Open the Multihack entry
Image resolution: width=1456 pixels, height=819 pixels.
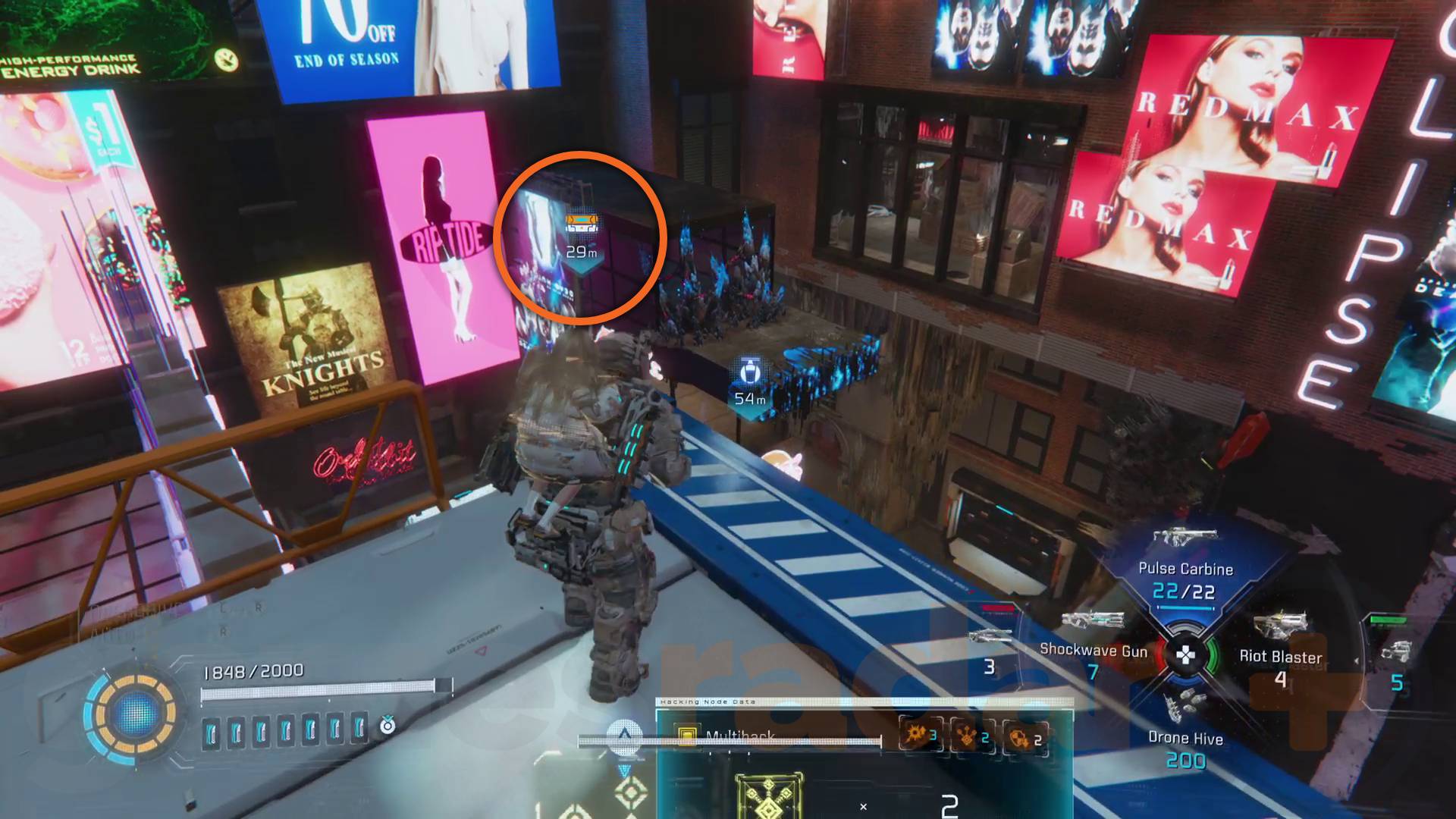click(739, 736)
